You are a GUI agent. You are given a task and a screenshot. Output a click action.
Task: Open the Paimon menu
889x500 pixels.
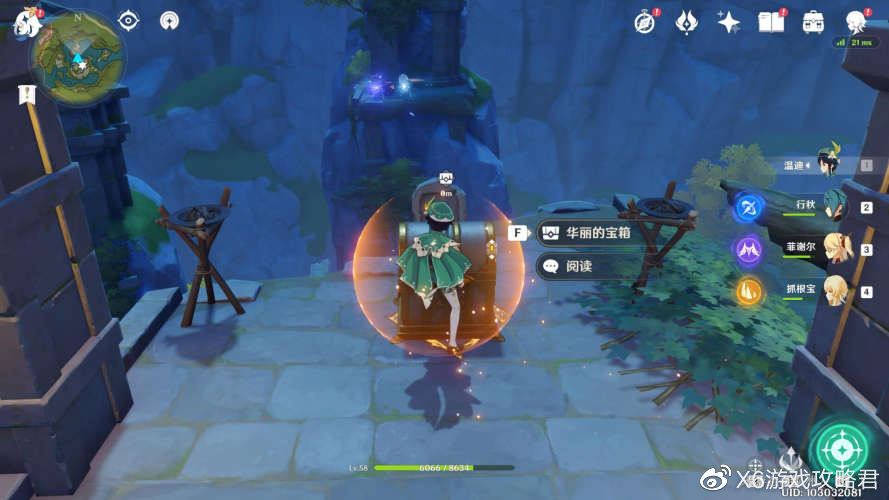tap(22, 24)
